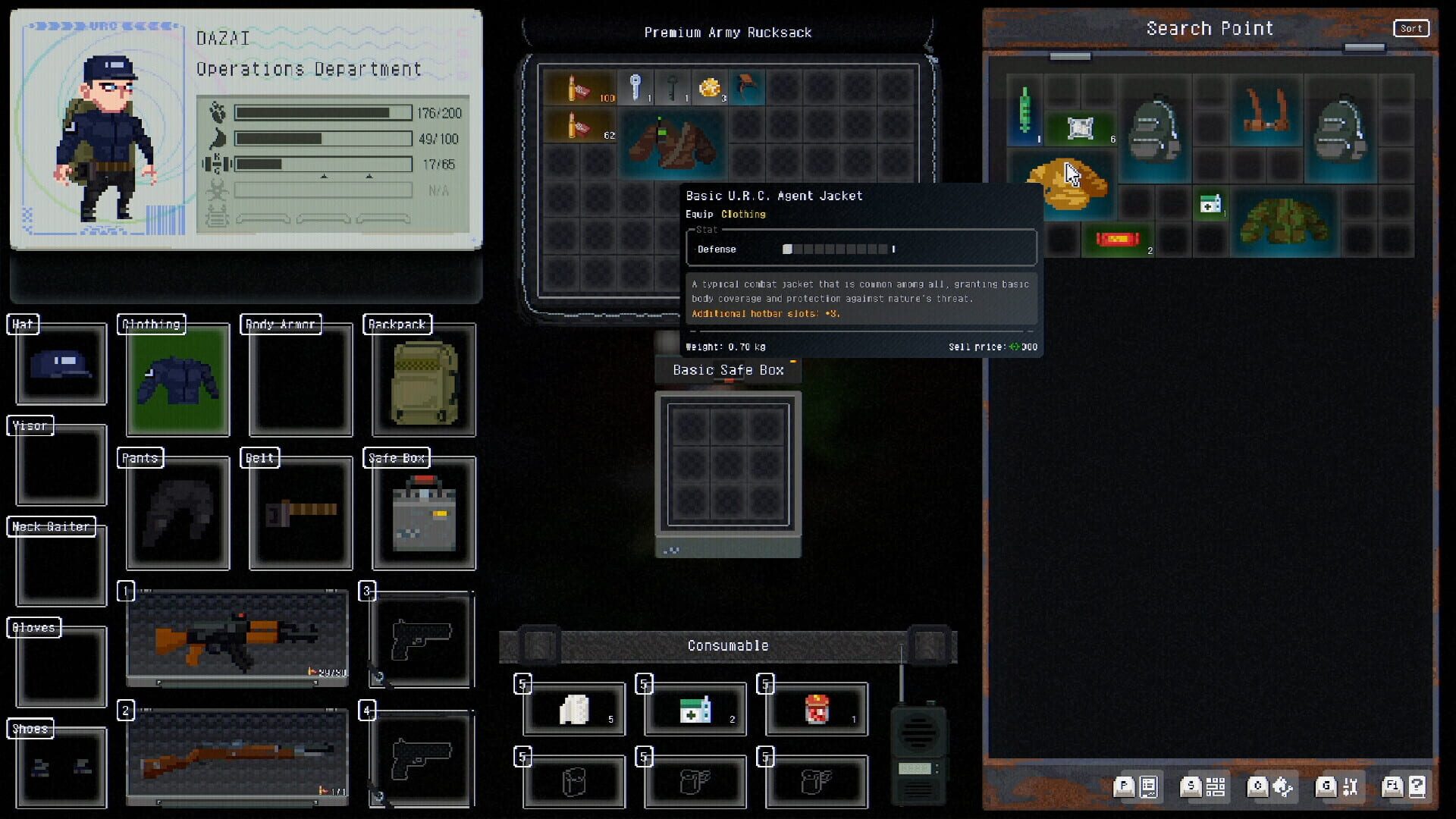The image size is (1456, 819).
Task: Click the Basic Safe Box title bar
Action: 727,370
